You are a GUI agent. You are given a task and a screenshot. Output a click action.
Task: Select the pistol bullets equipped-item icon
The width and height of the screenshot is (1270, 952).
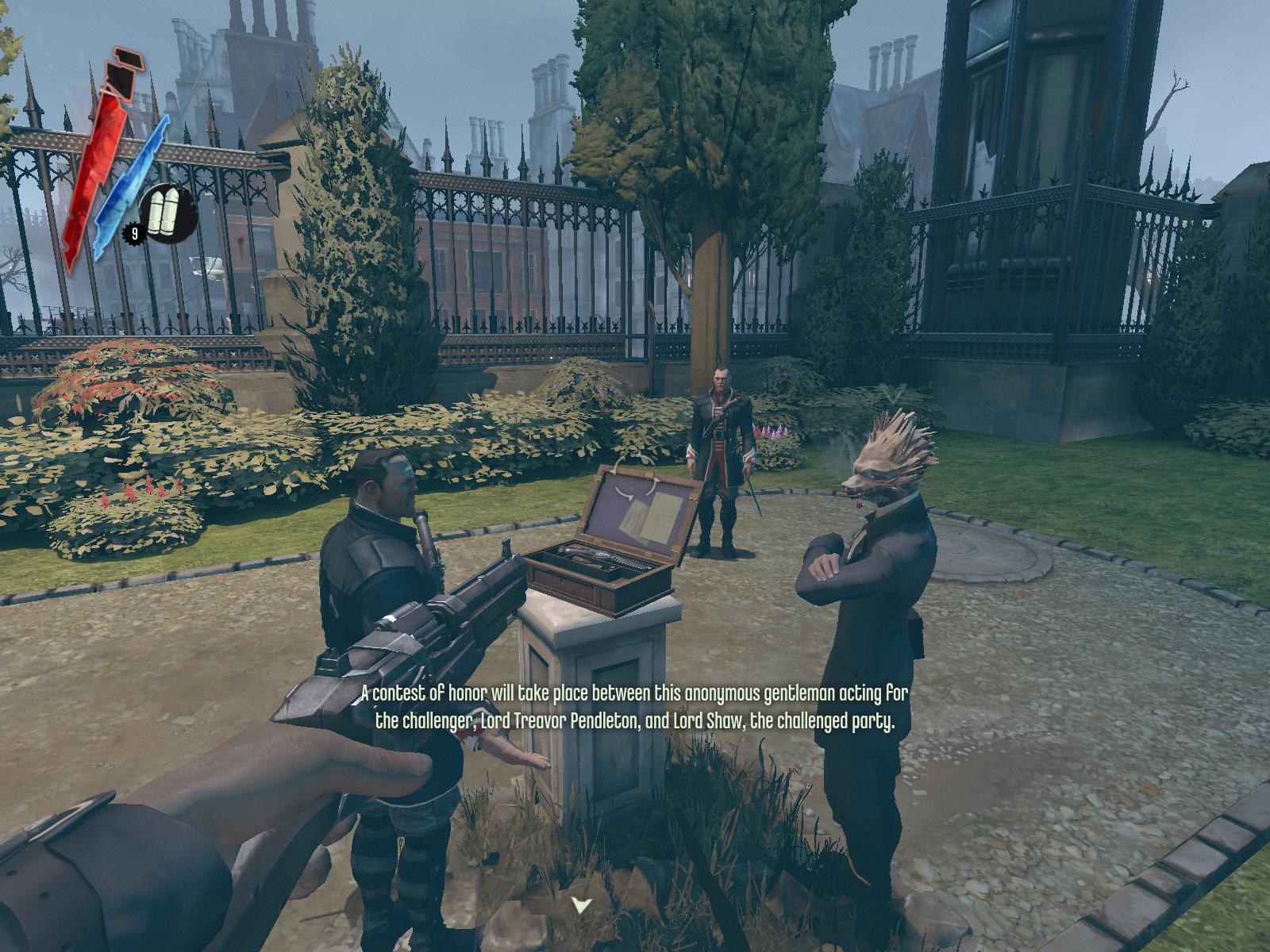click(x=168, y=213)
